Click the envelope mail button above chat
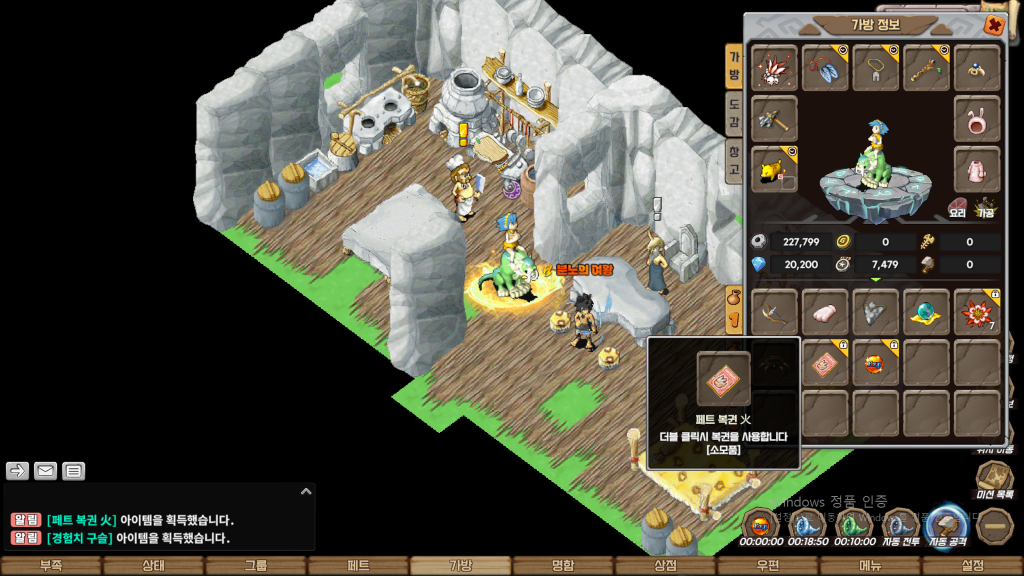Screen dimensions: 1024x576 46,471
